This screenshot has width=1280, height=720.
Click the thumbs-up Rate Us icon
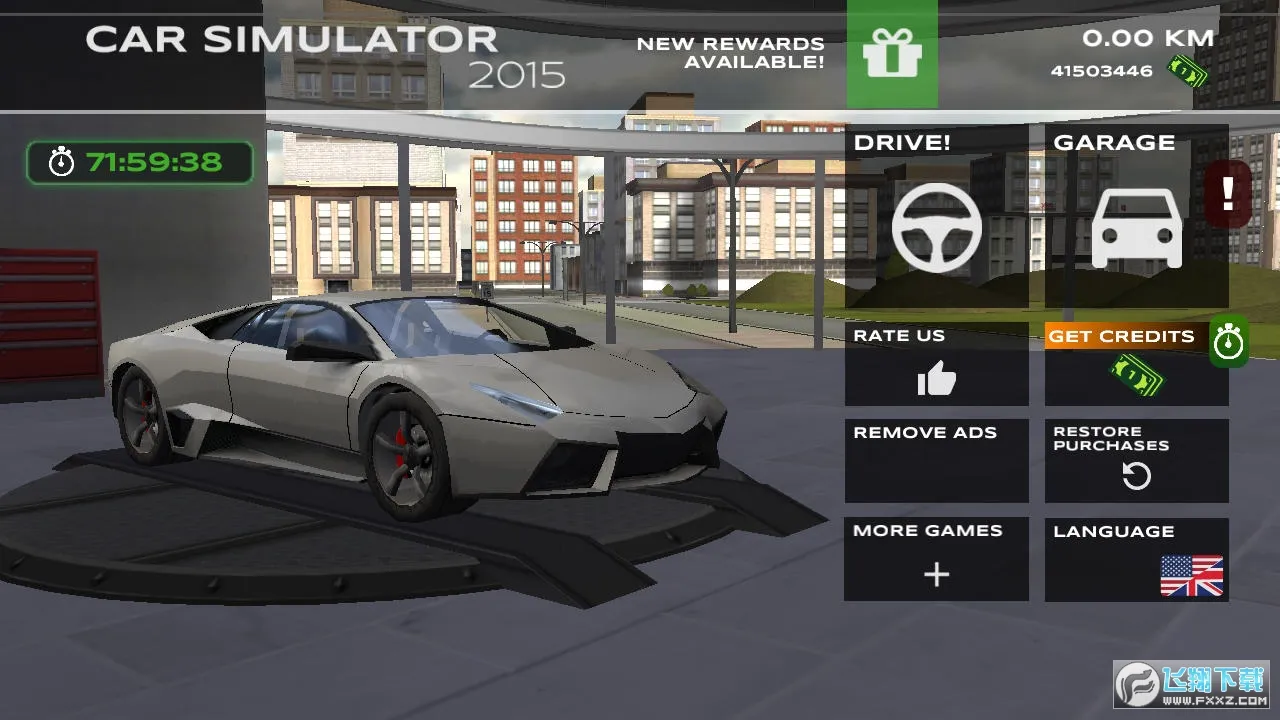936,380
